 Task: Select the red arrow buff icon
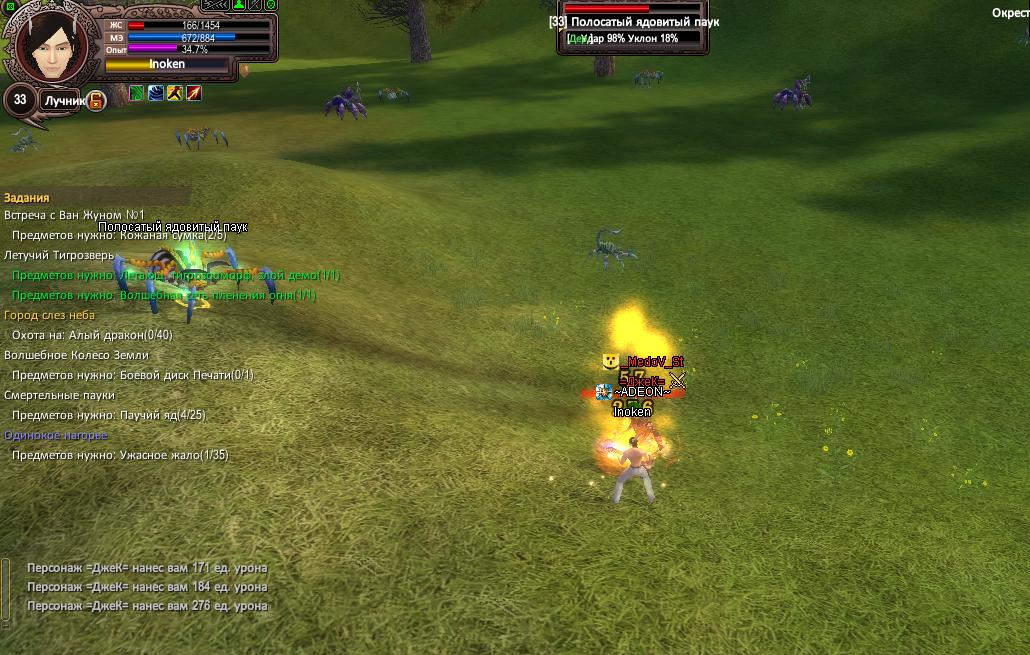[194, 93]
